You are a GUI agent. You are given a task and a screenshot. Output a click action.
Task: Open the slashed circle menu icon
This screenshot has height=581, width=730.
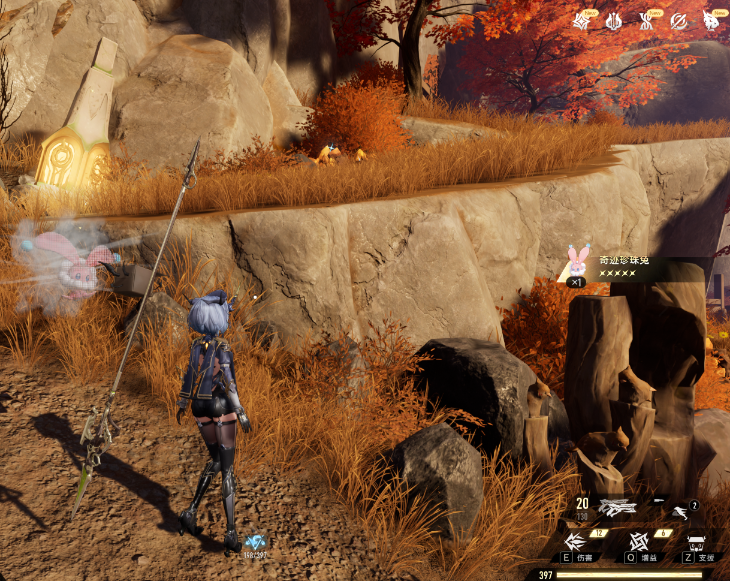678,20
